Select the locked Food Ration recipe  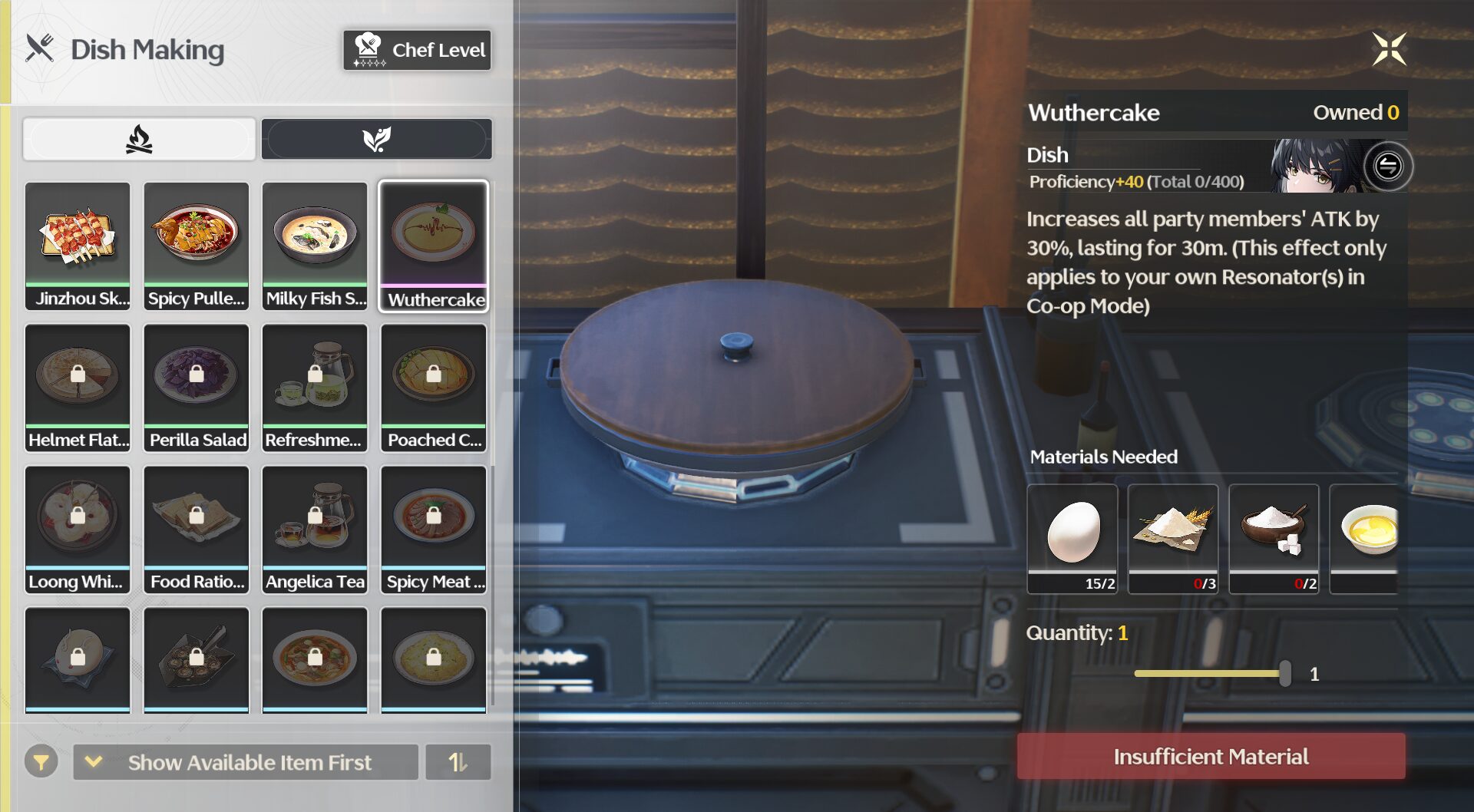[x=197, y=529]
